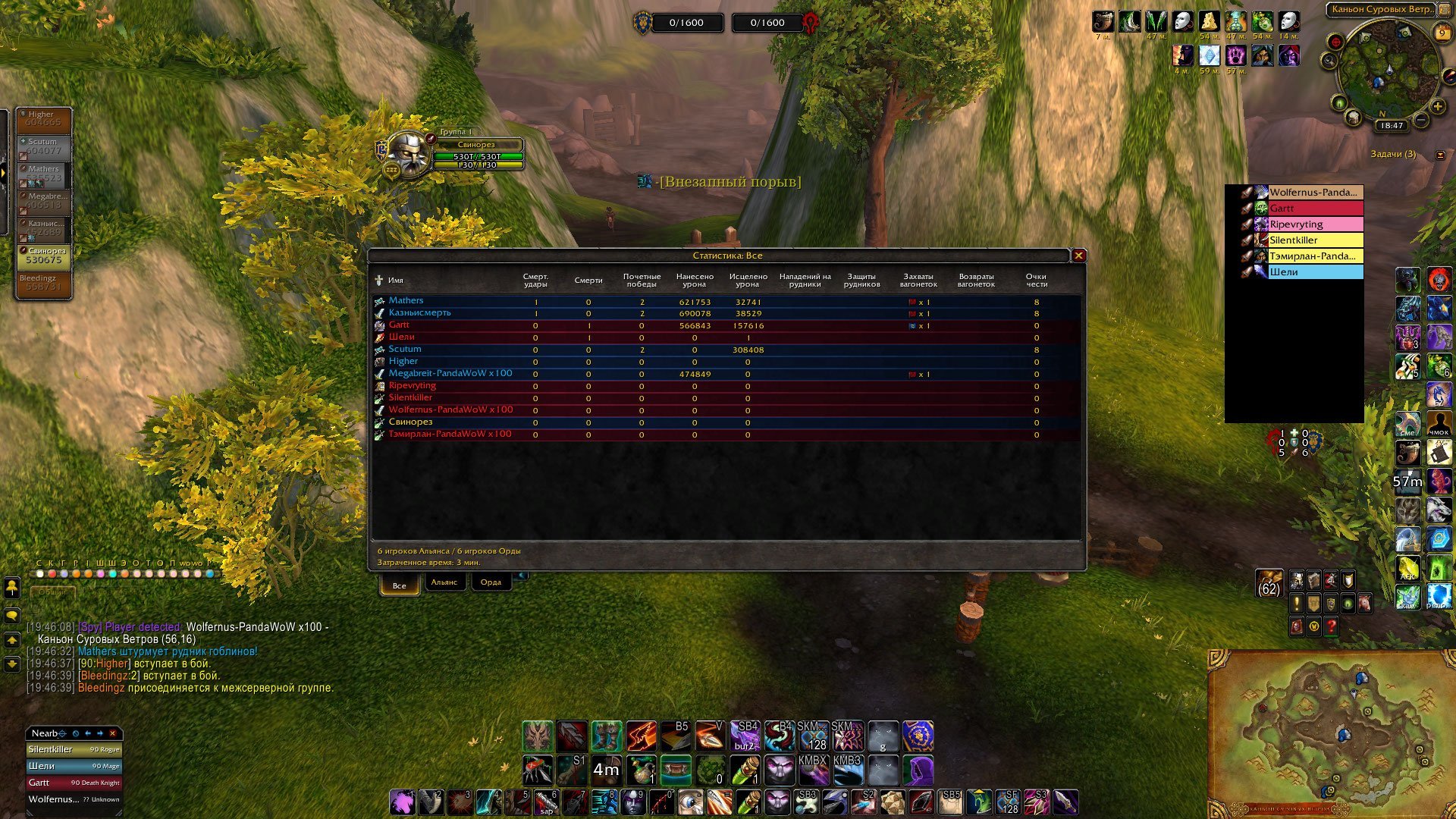This screenshot has height=819, width=1456.
Task: Click the Свинорез player unit frame
Action: pyautogui.click(x=476, y=145)
